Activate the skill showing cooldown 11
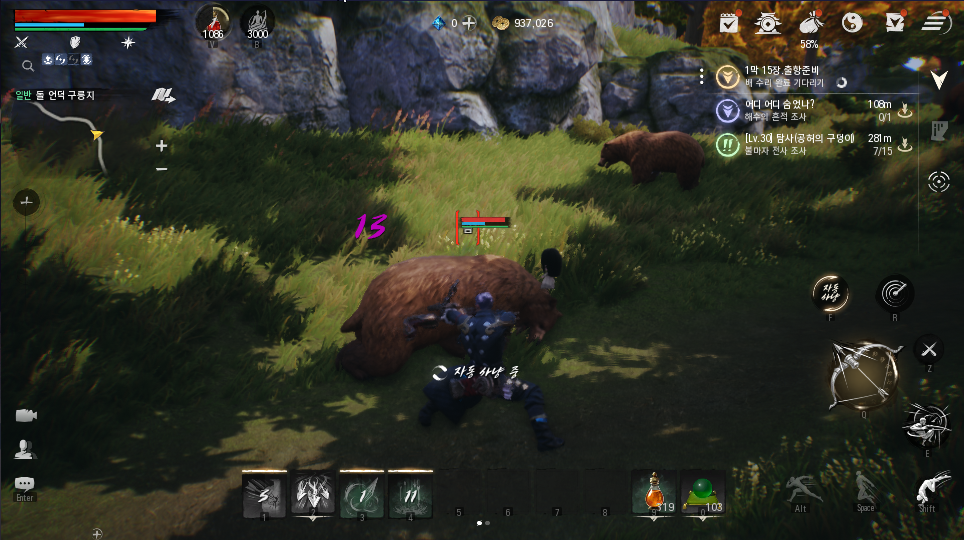Screen dimensions: 964x540 (x=410, y=493)
